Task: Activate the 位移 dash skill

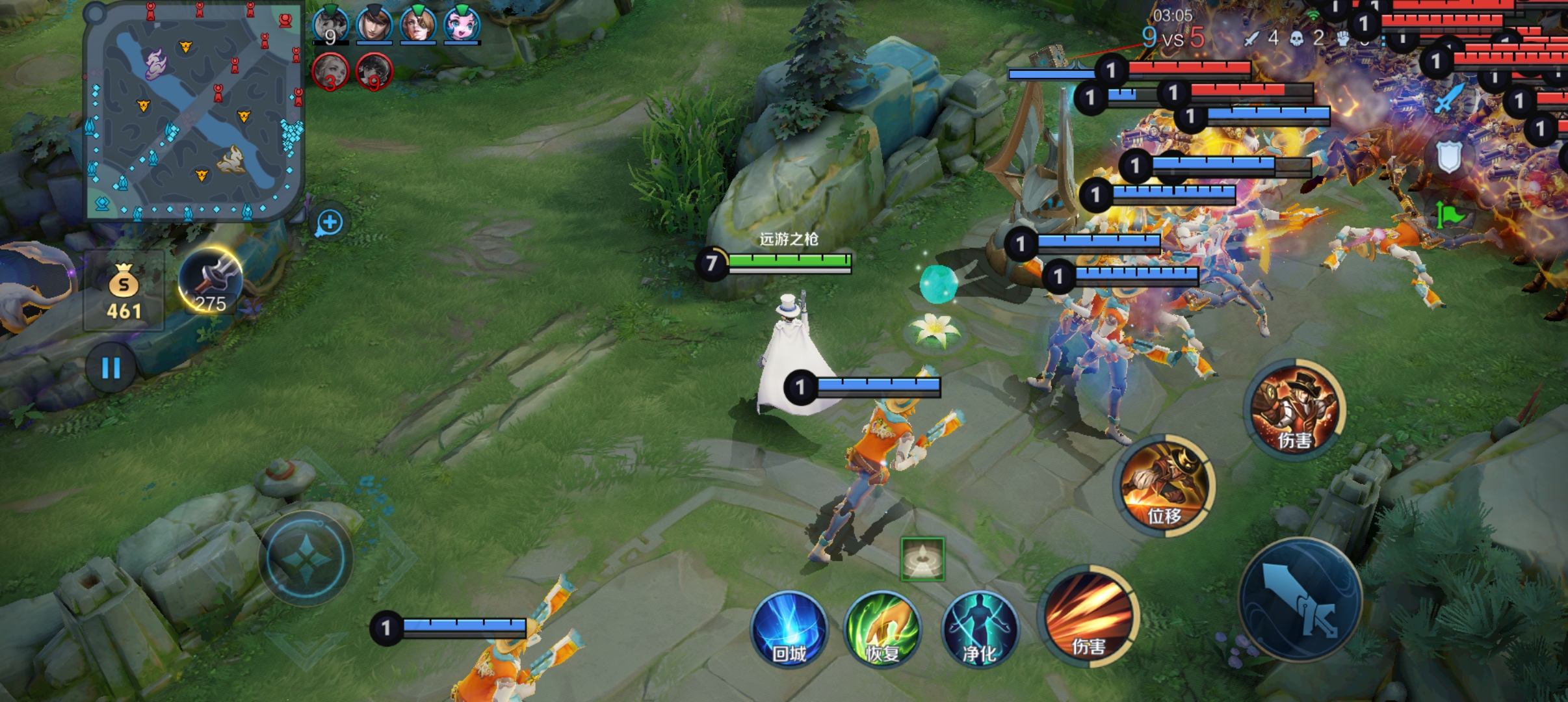Action: click(x=1164, y=485)
